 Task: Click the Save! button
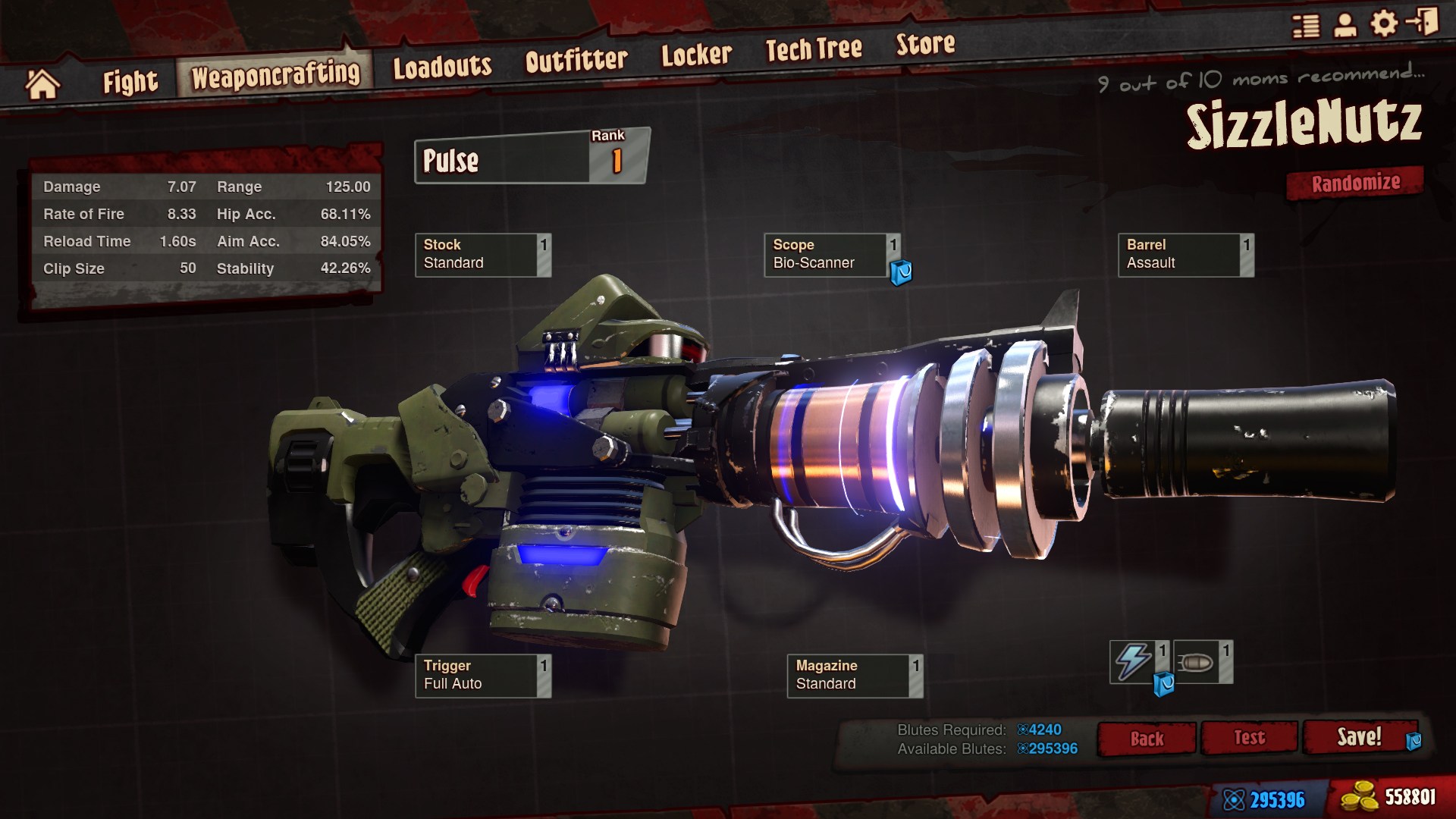(x=1361, y=736)
